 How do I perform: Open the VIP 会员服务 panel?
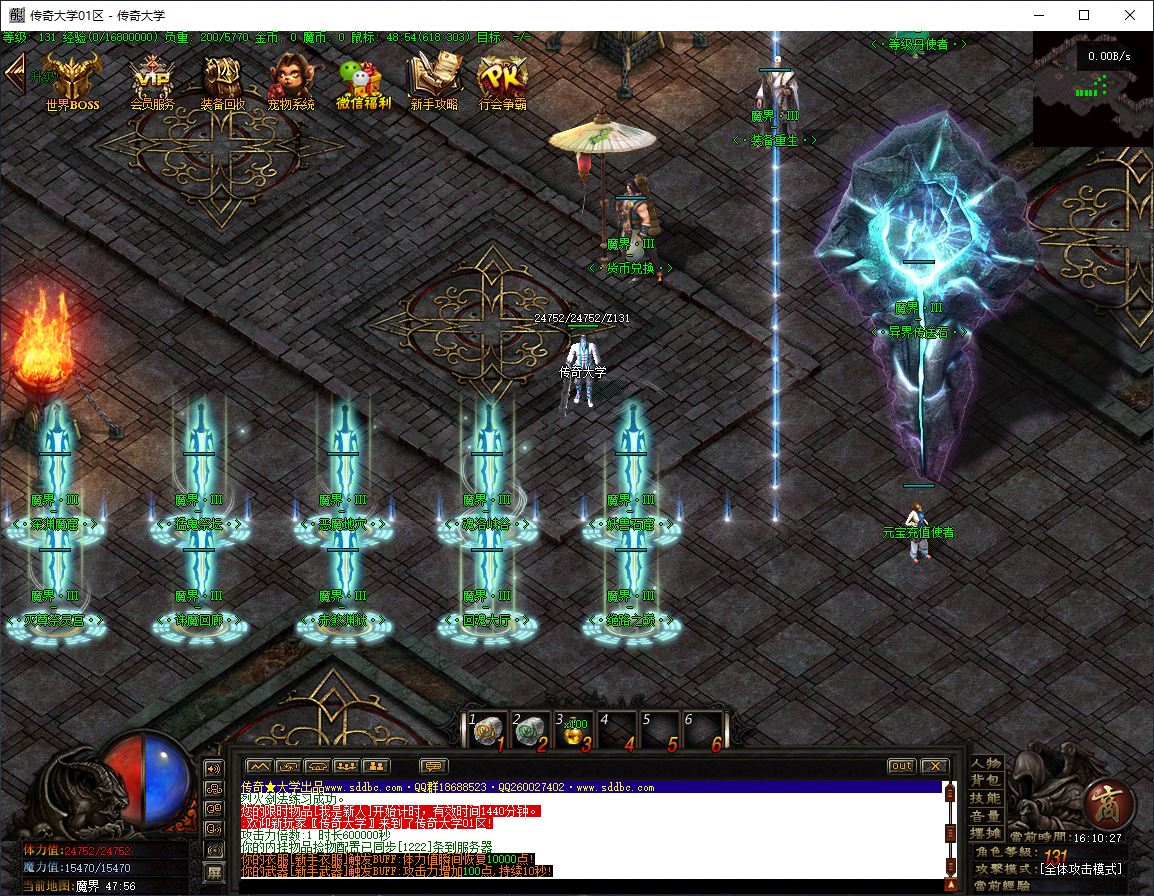(152, 80)
